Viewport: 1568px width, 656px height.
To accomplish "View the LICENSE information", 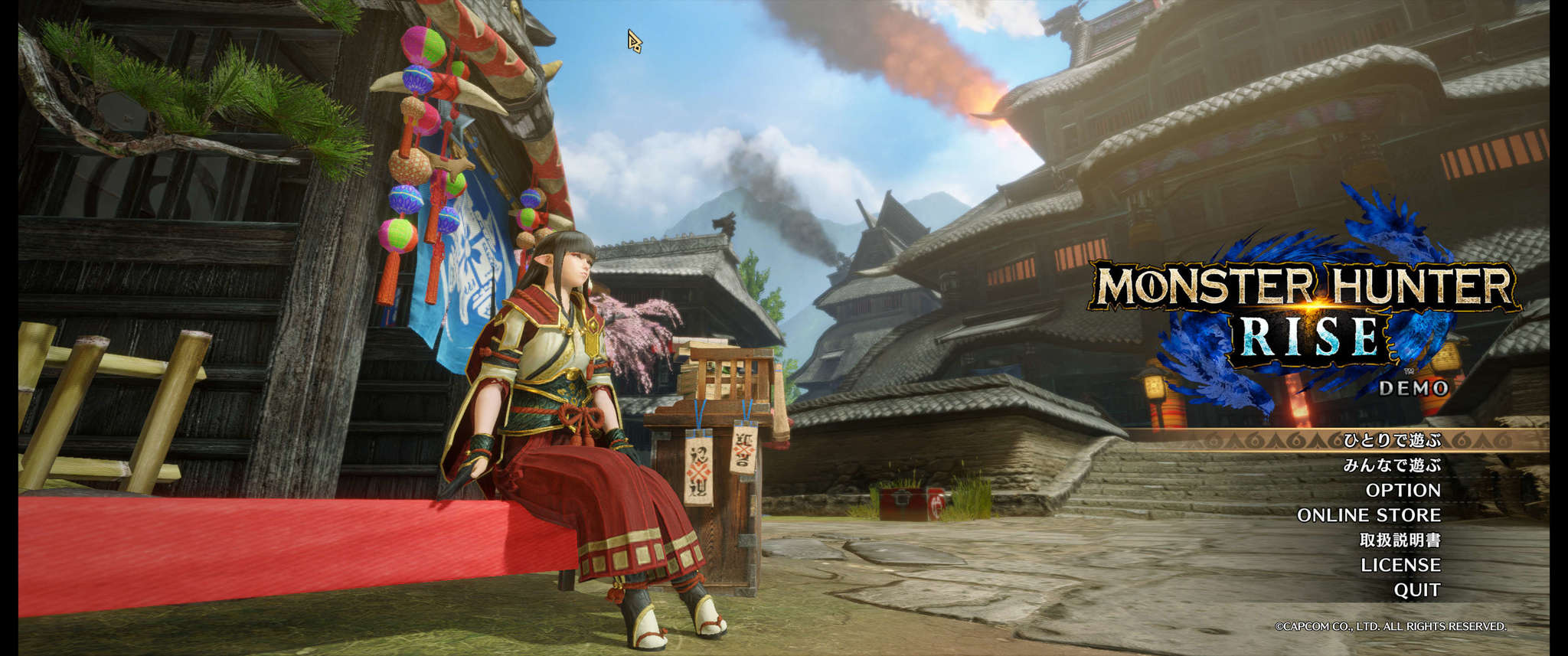I will (1400, 565).
